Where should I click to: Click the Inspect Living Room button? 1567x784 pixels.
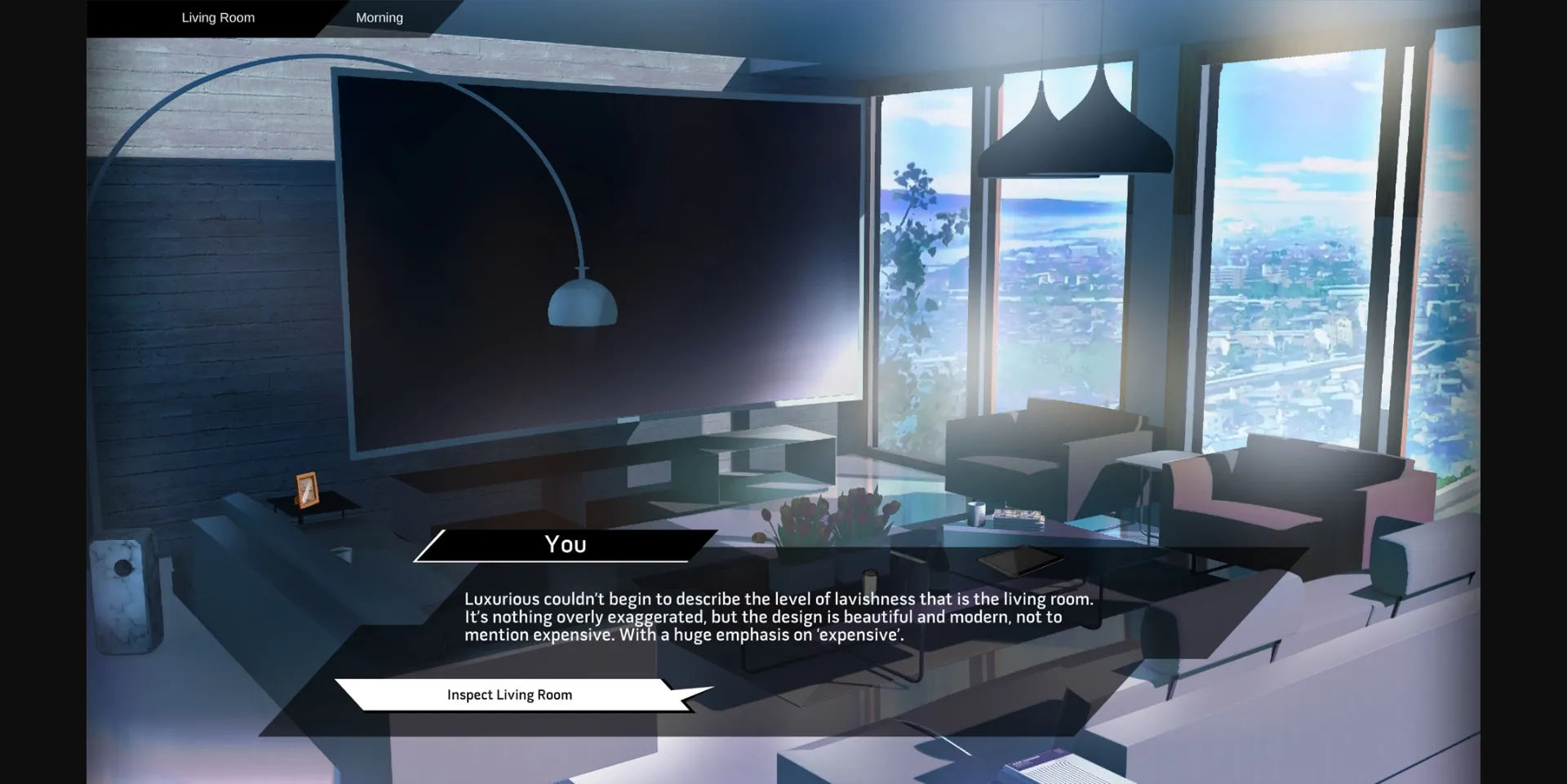coord(508,694)
